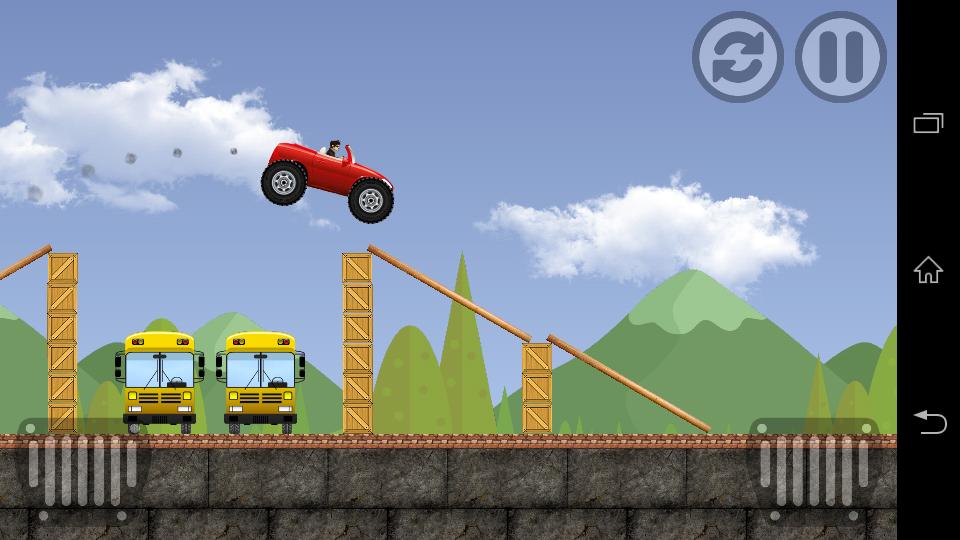This screenshot has height=540, width=960.
Task: Restart the level with the circular arrows button
Action: [737, 57]
